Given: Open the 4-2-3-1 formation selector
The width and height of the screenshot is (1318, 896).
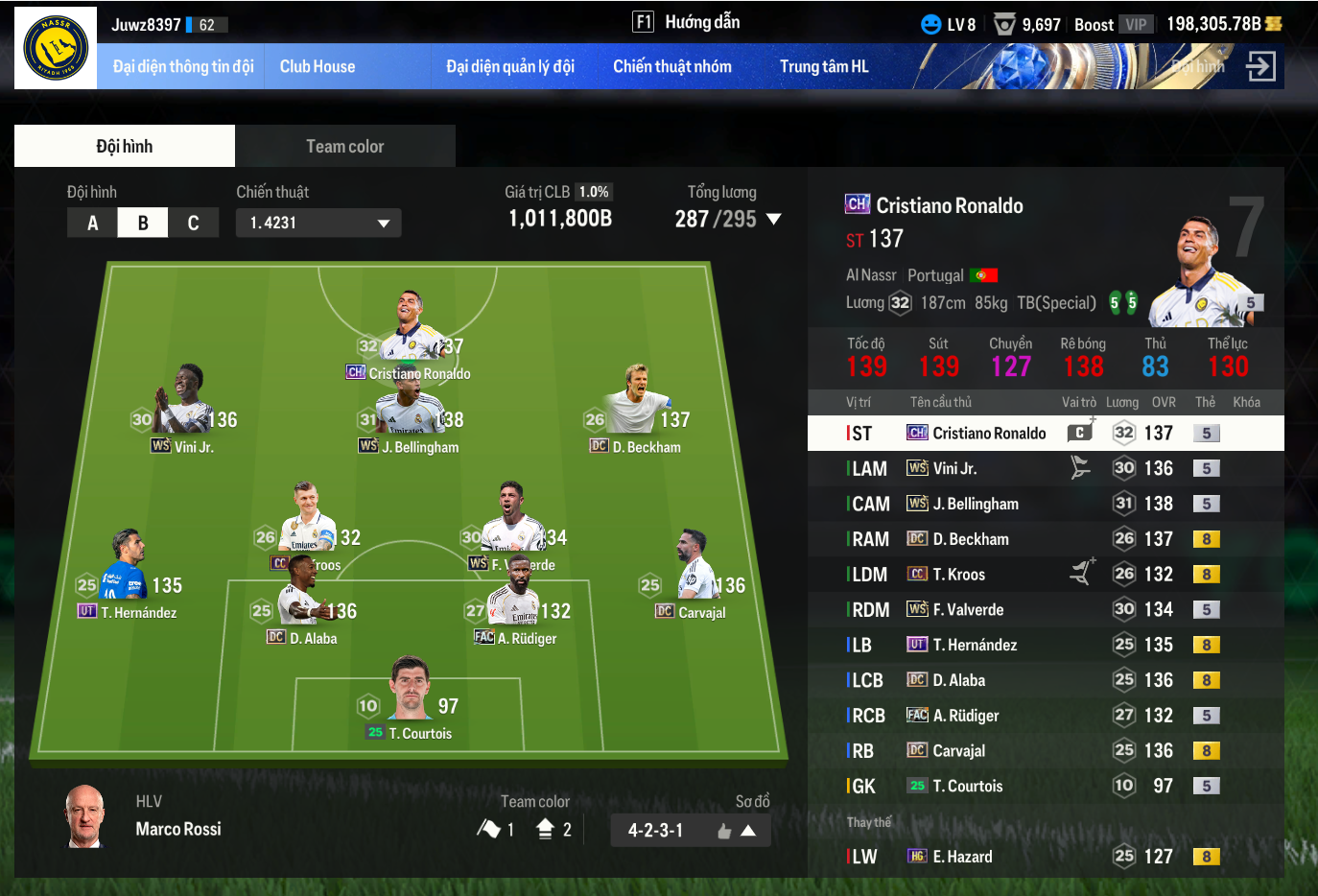Looking at the screenshot, I should point(690,830).
